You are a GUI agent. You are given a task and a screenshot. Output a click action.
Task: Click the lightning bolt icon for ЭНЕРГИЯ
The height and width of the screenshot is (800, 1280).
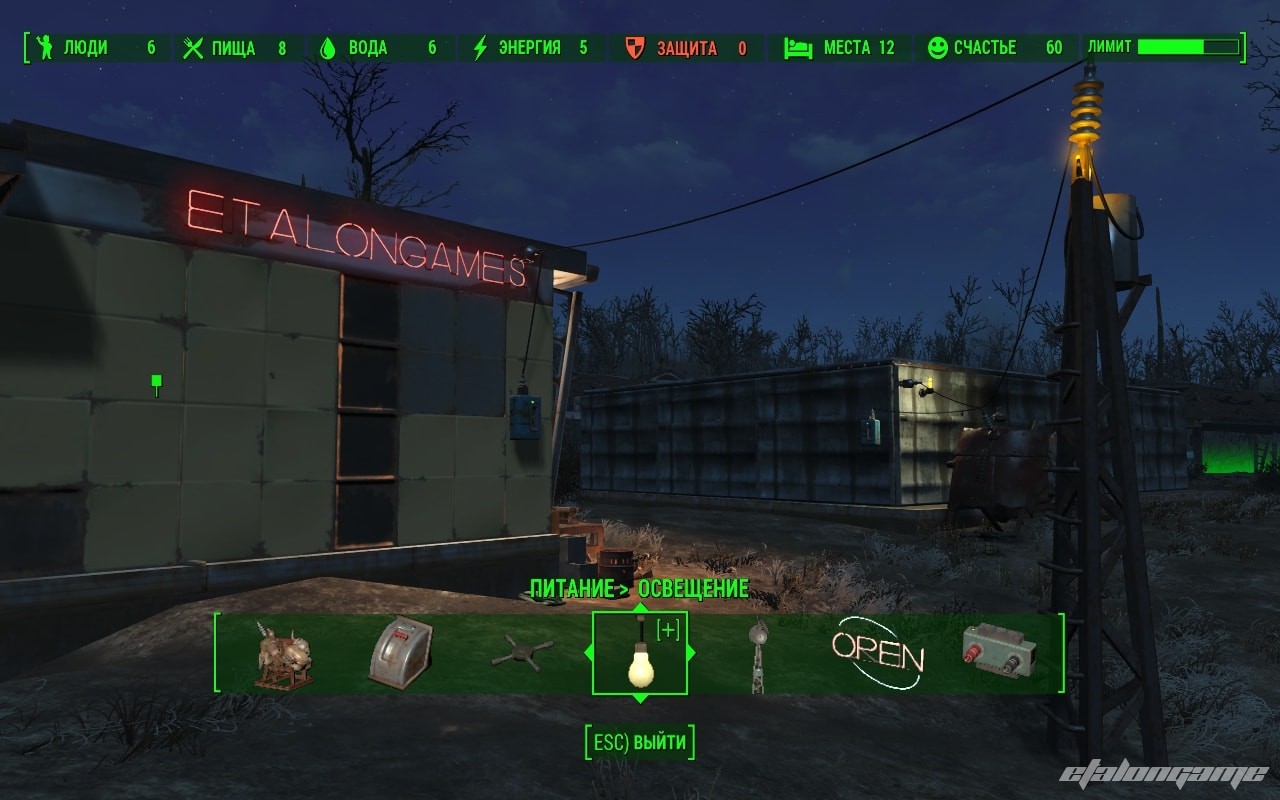[478, 46]
